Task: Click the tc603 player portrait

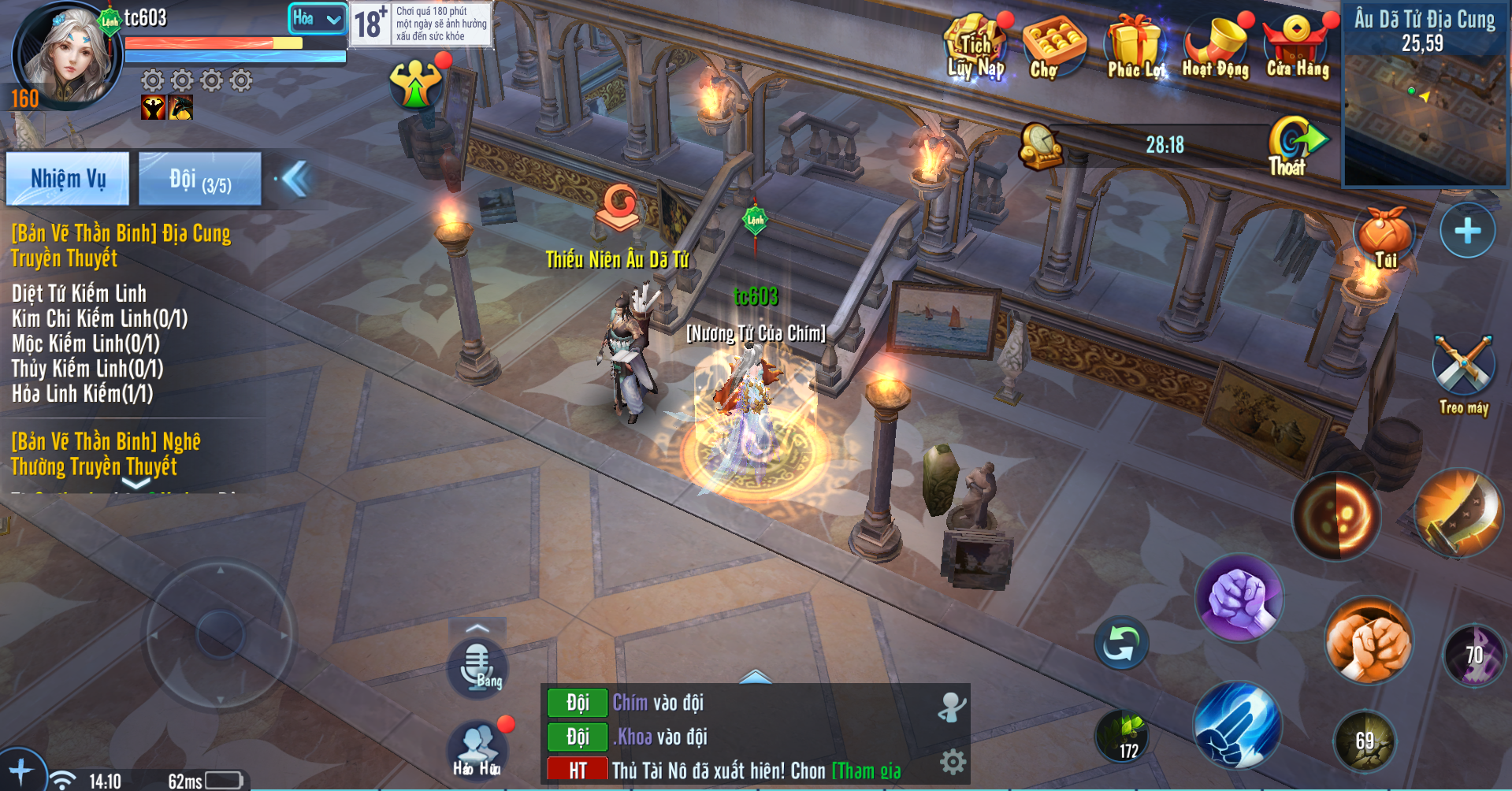Action: pyautogui.click(x=65, y=57)
